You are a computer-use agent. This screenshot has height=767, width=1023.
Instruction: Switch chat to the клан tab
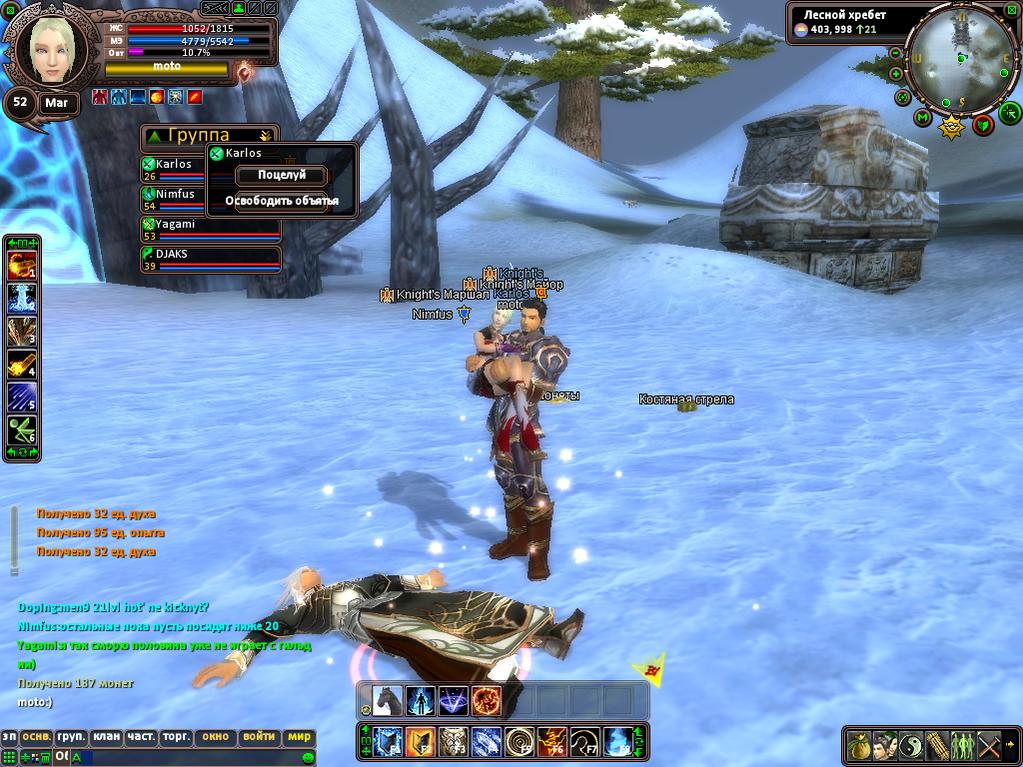point(106,737)
